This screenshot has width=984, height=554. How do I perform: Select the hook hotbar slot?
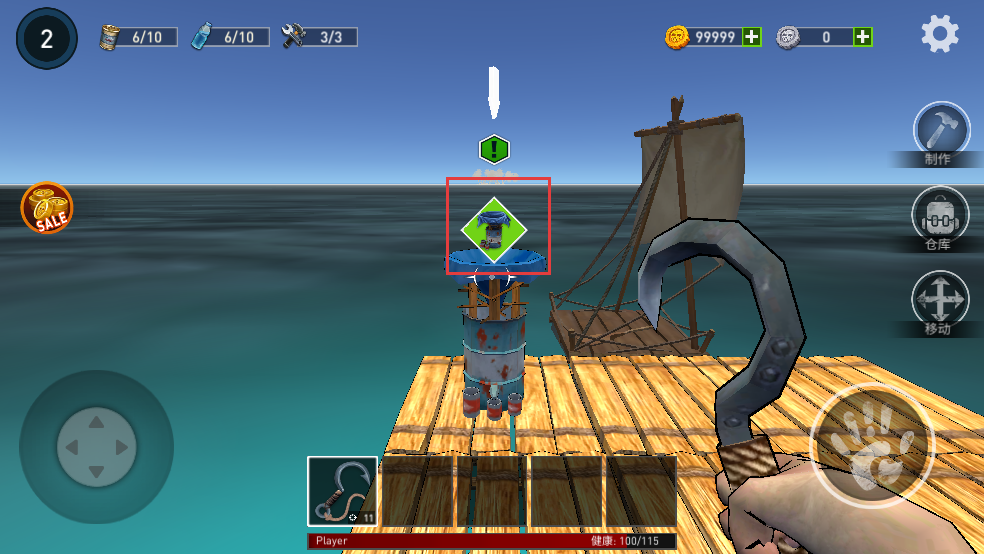point(342,491)
